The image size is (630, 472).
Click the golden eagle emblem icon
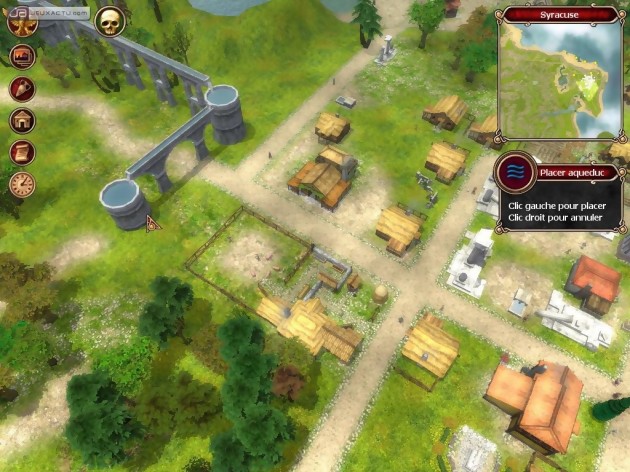tap(22, 24)
